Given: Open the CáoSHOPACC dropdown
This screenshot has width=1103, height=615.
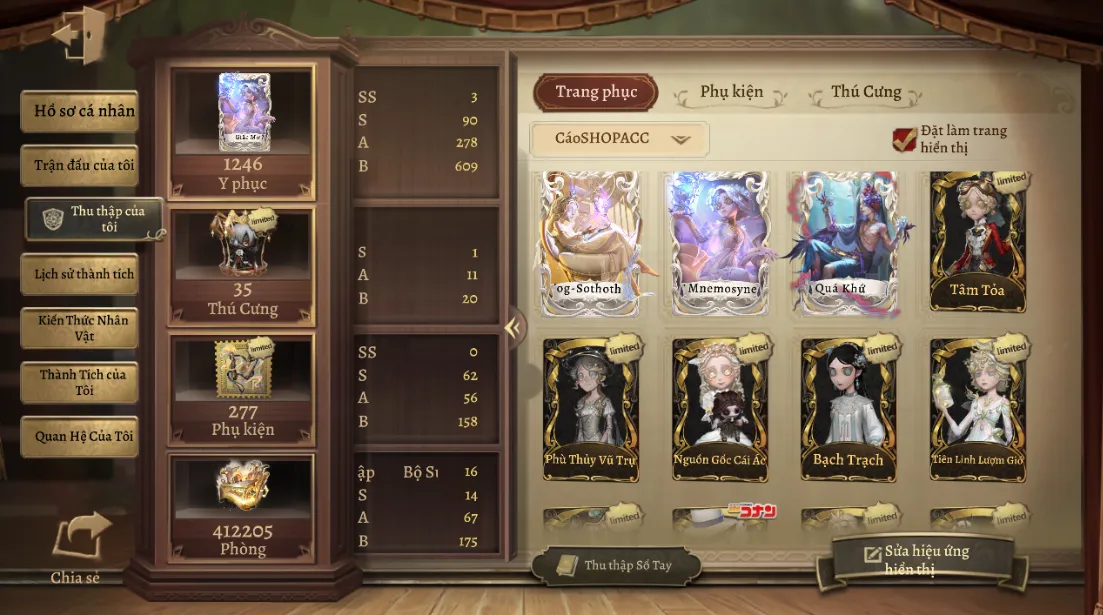Looking at the screenshot, I should (619, 139).
